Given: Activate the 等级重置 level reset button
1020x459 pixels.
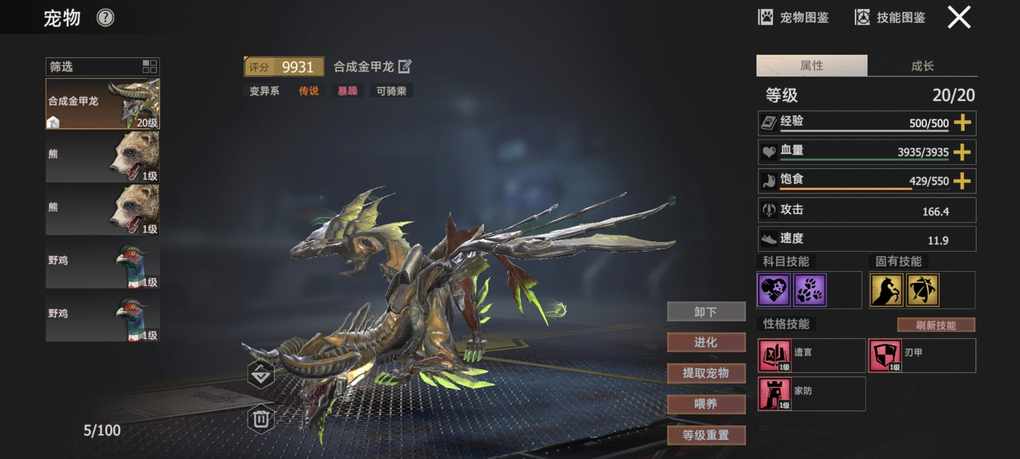Looking at the screenshot, I should (x=706, y=435).
